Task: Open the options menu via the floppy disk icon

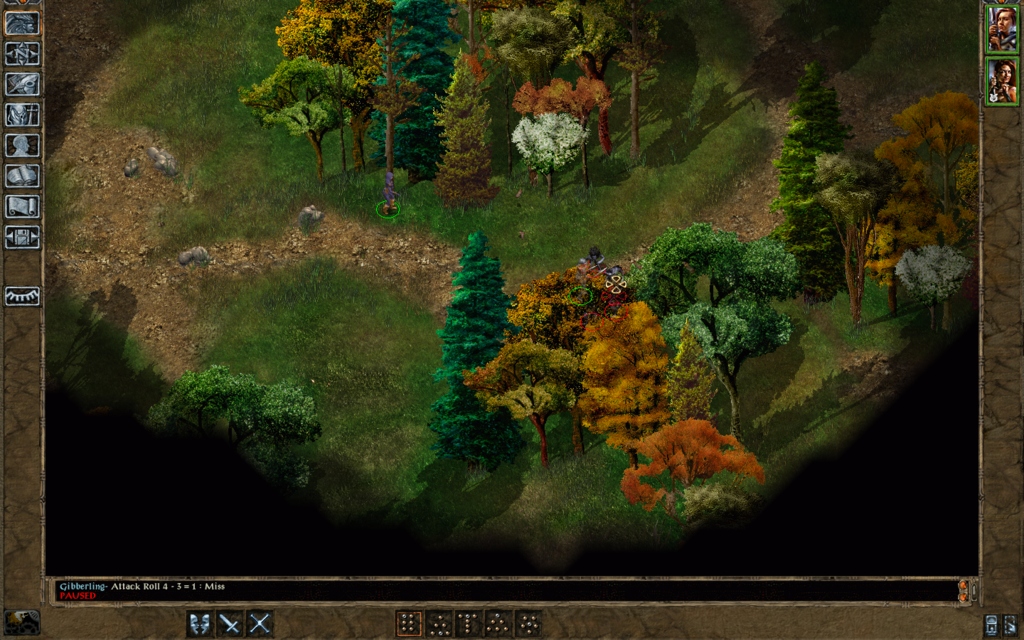Action: 22,237
